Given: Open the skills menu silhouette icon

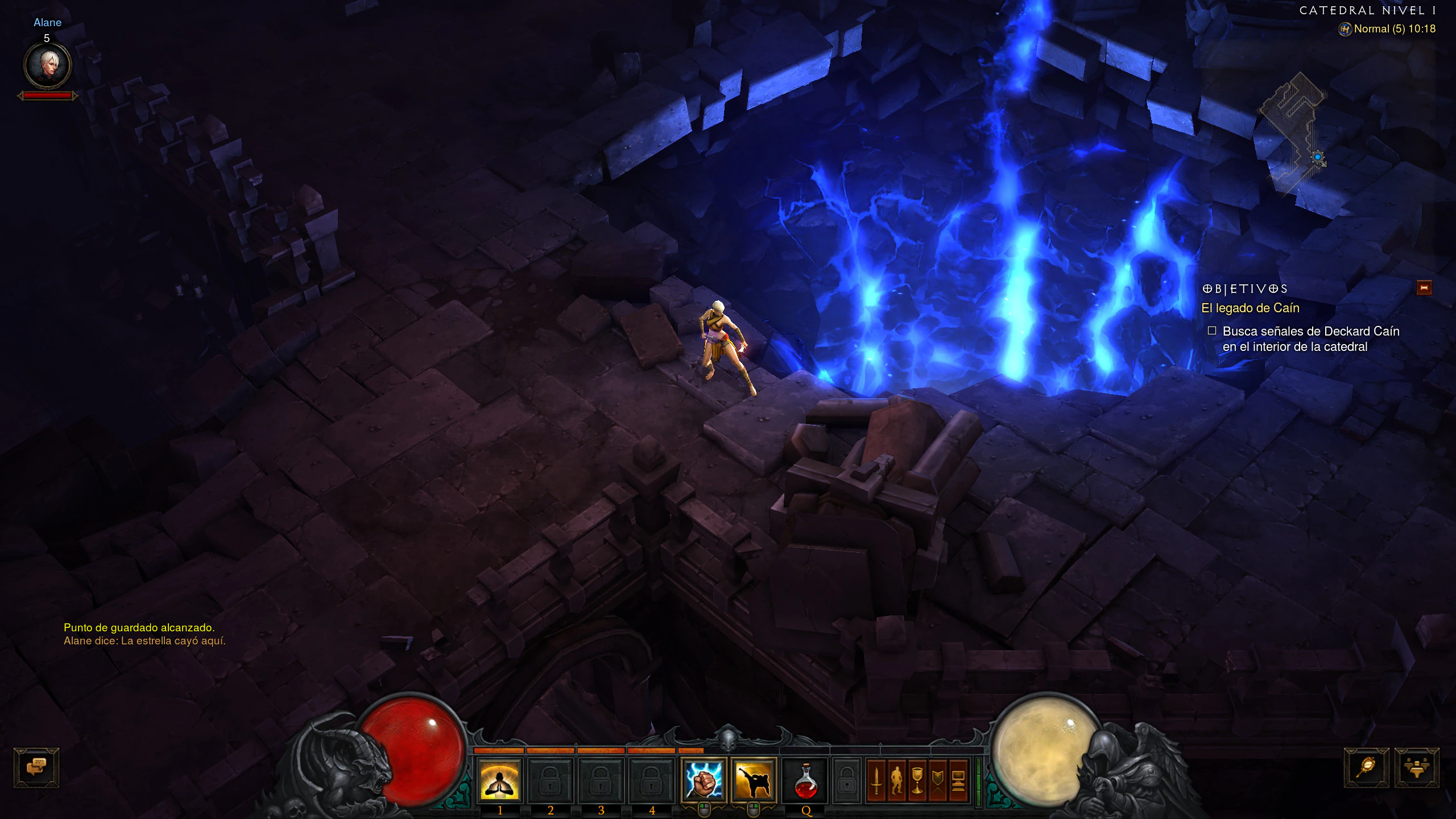Looking at the screenshot, I should (897, 780).
